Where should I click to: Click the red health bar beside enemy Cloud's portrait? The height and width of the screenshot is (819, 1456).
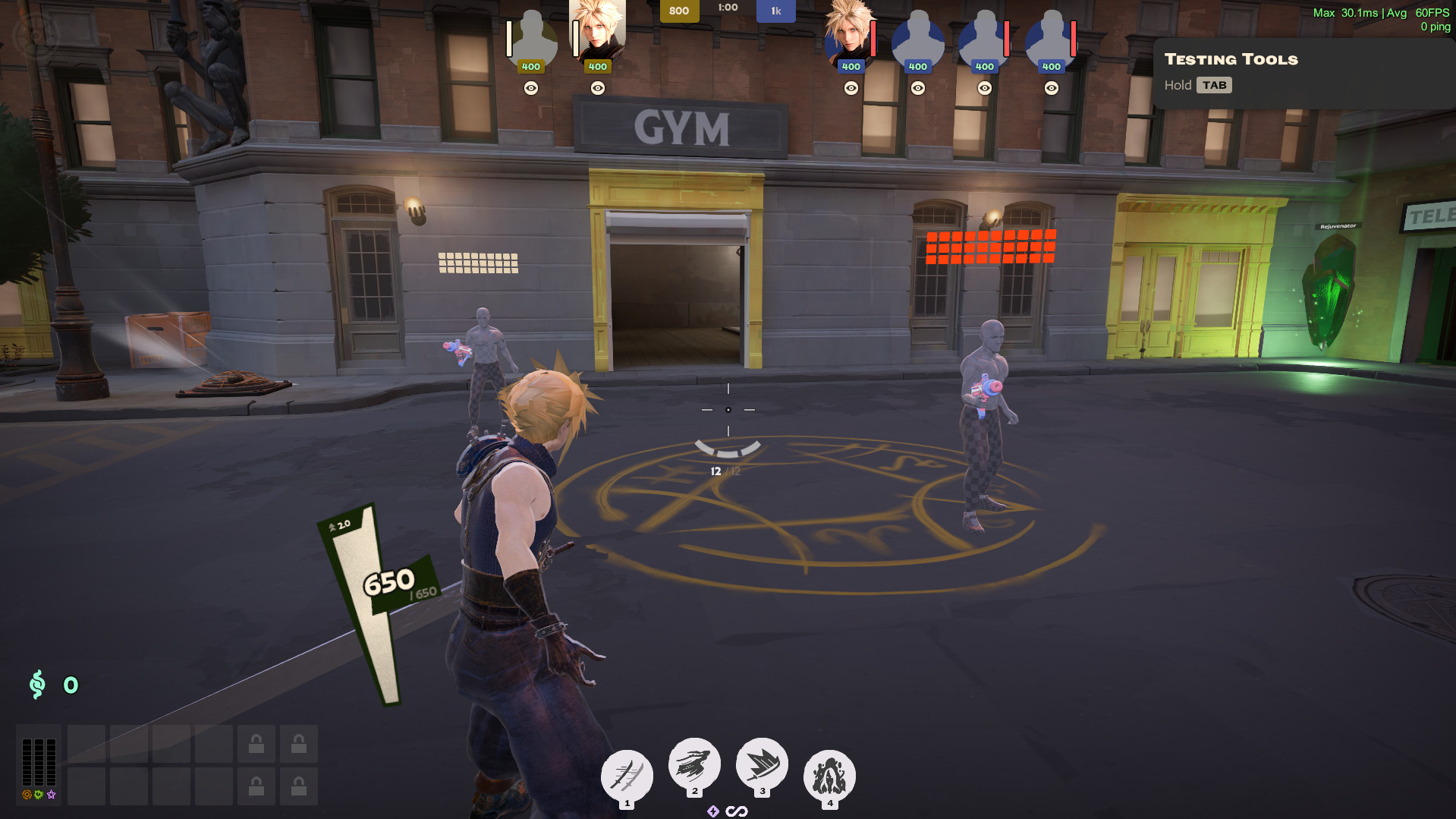click(874, 38)
